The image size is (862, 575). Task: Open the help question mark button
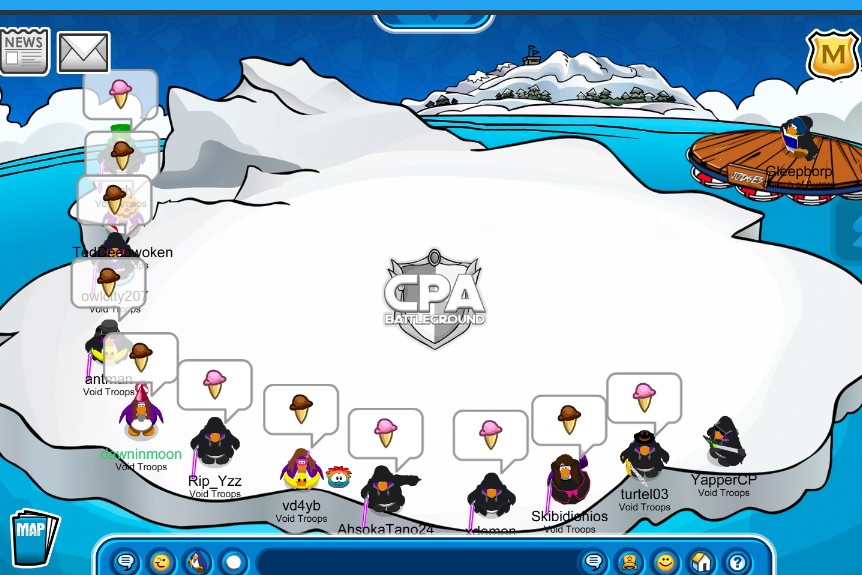(x=737, y=562)
